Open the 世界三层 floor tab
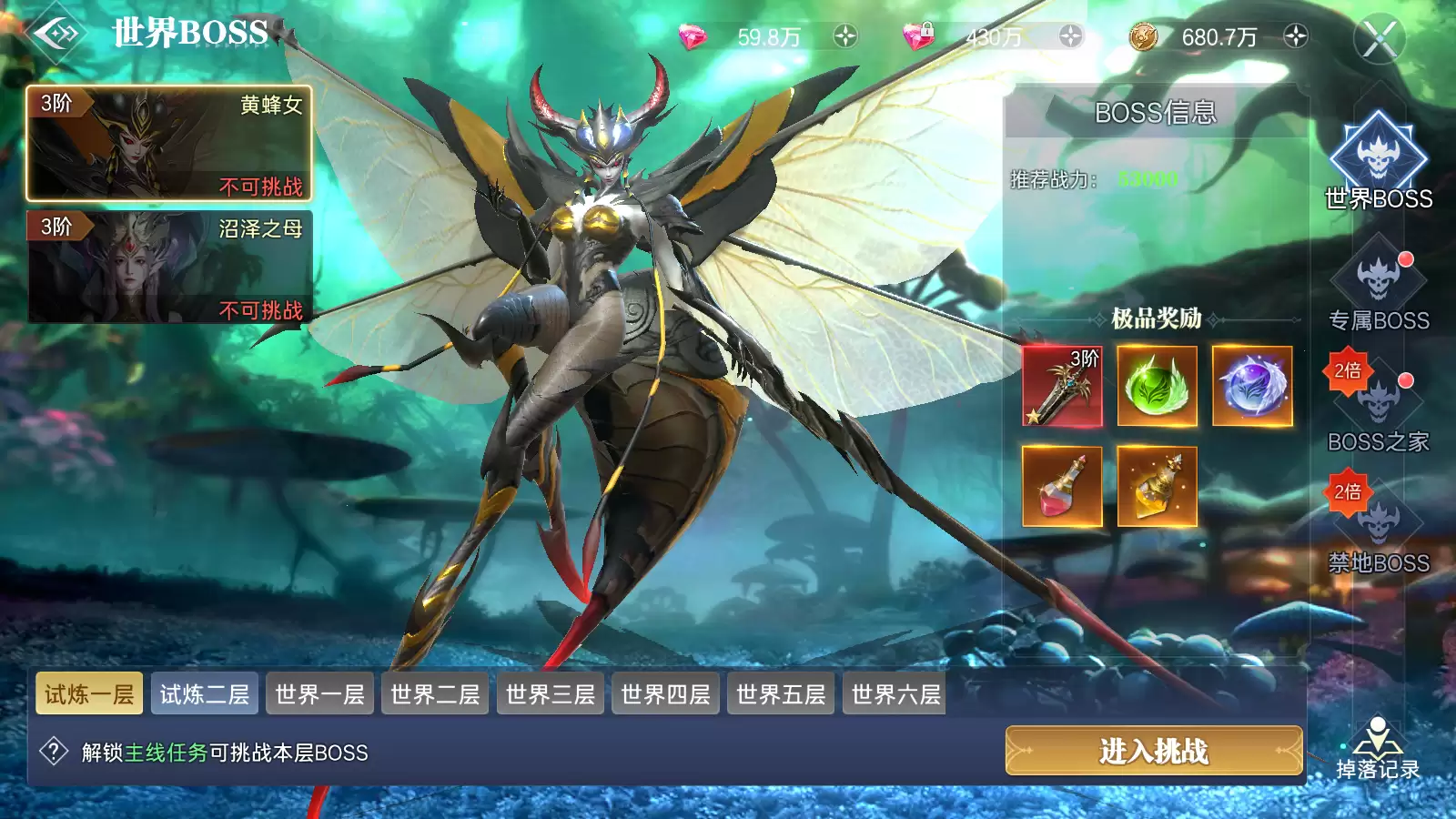The width and height of the screenshot is (1456, 819). 550,694
